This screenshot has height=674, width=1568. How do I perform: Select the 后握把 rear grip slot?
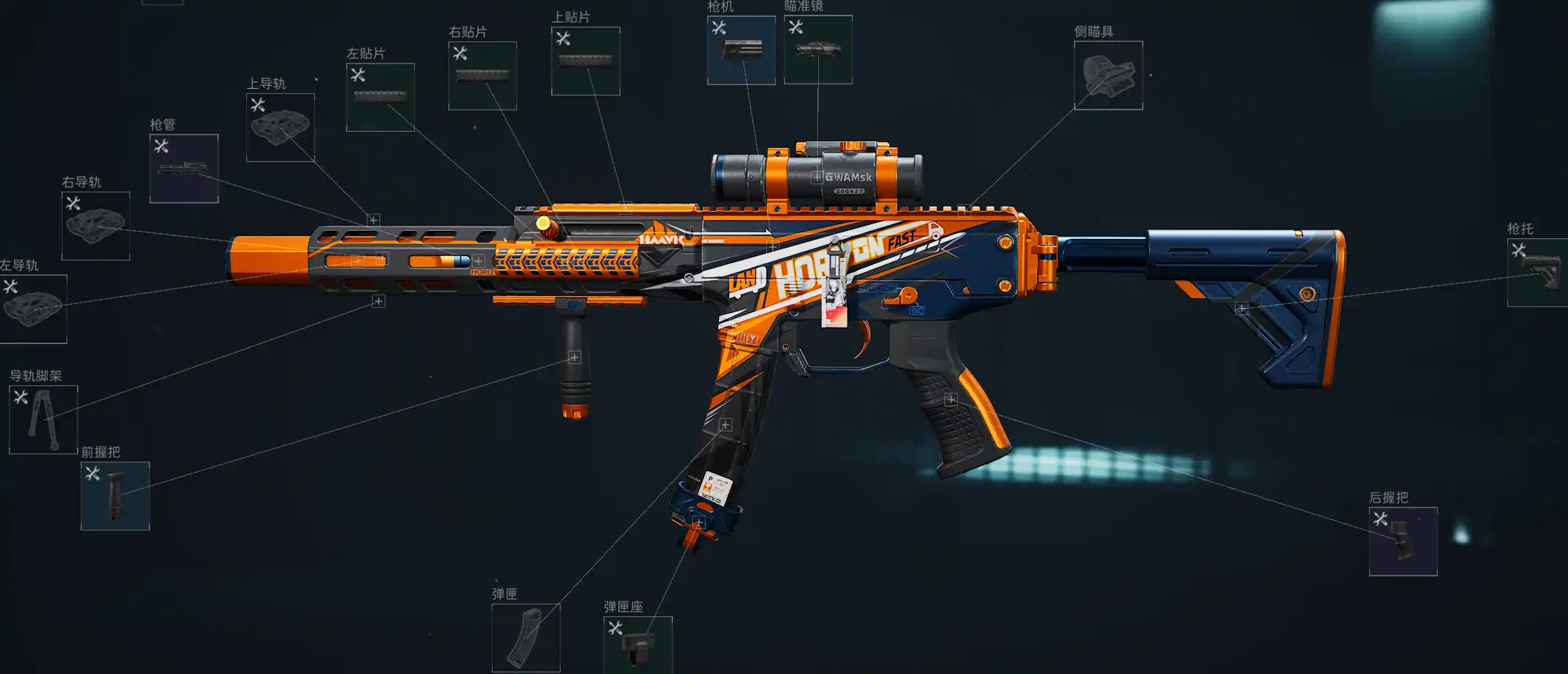coord(1403,542)
